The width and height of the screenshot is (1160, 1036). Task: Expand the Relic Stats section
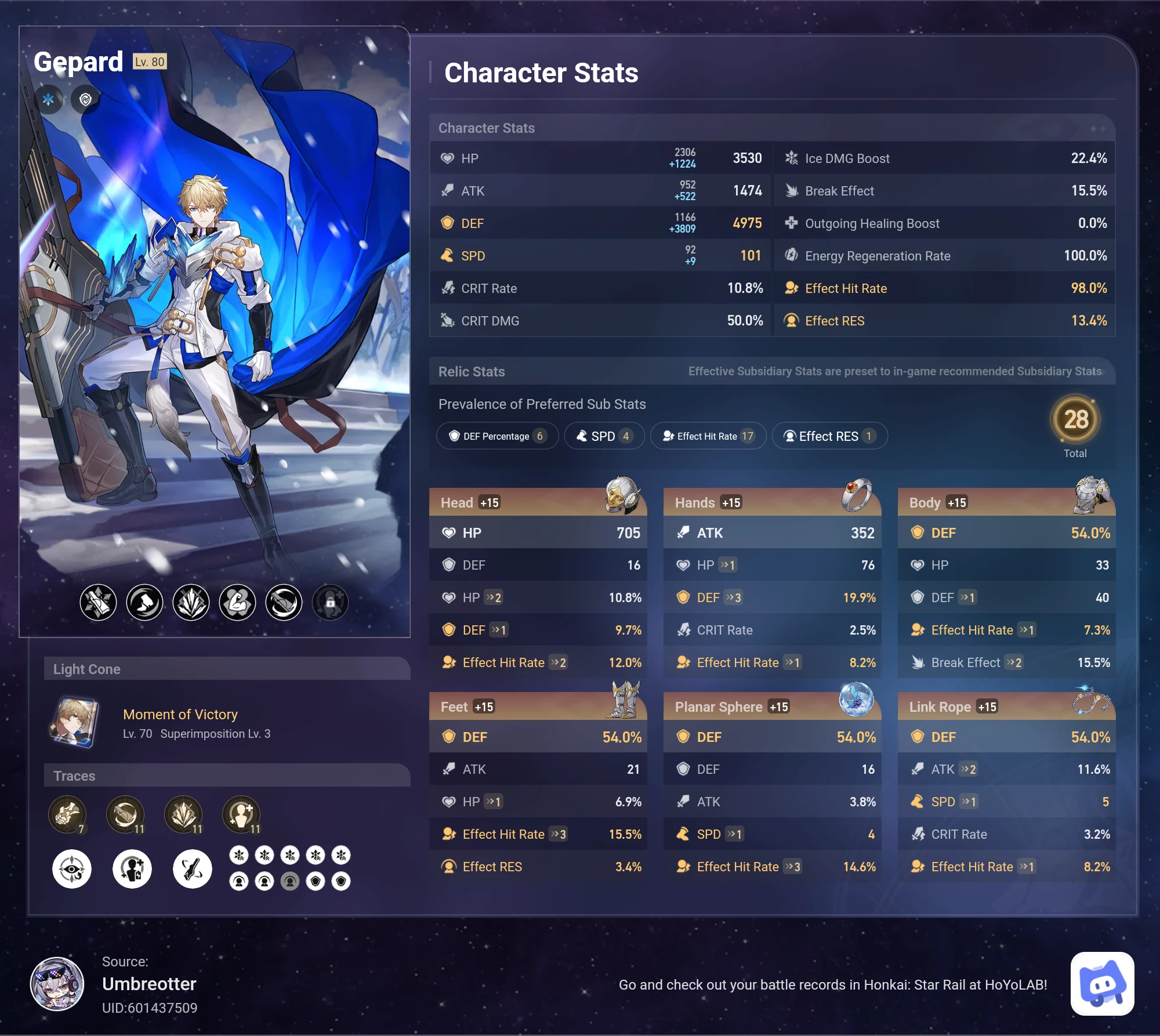coord(472,371)
